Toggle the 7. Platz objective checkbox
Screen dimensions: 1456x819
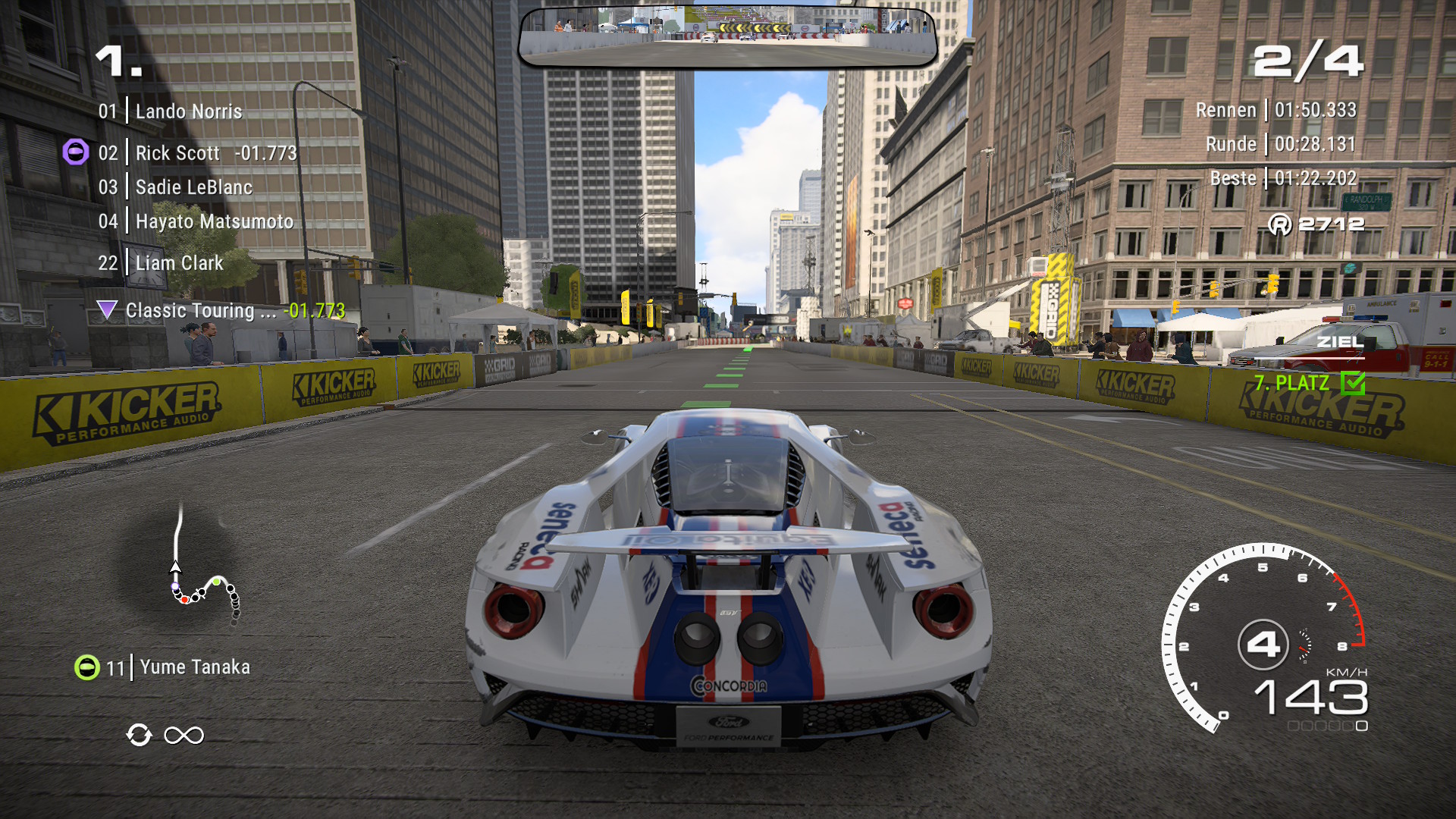(1352, 383)
